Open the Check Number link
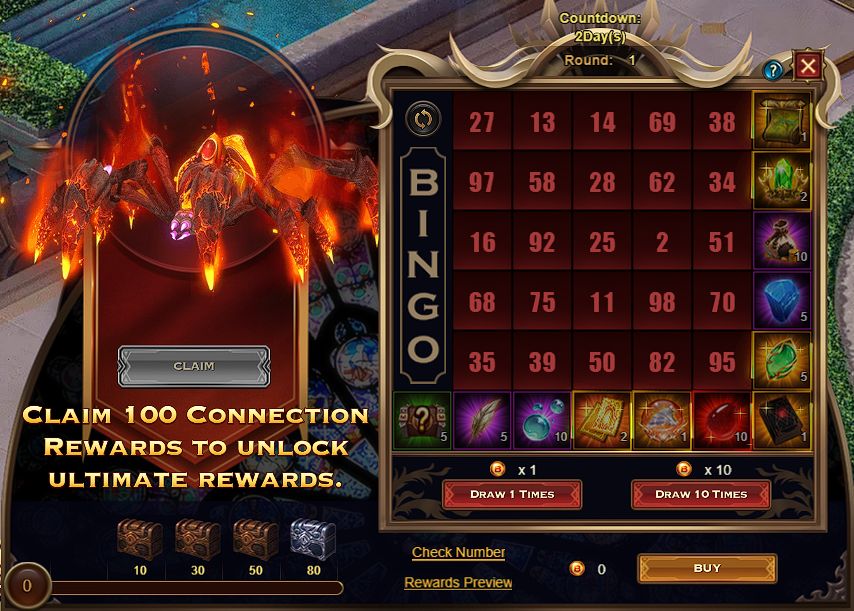854x611 pixels. pos(458,552)
